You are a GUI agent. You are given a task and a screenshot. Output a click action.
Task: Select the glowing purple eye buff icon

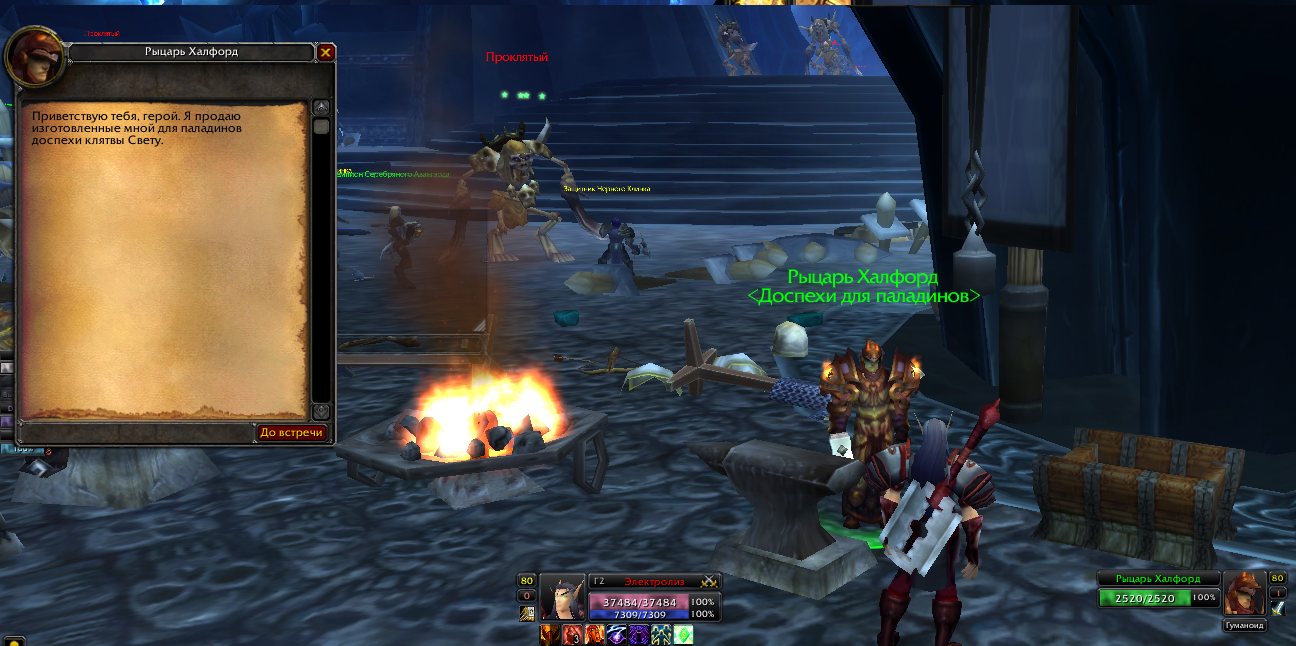616,635
